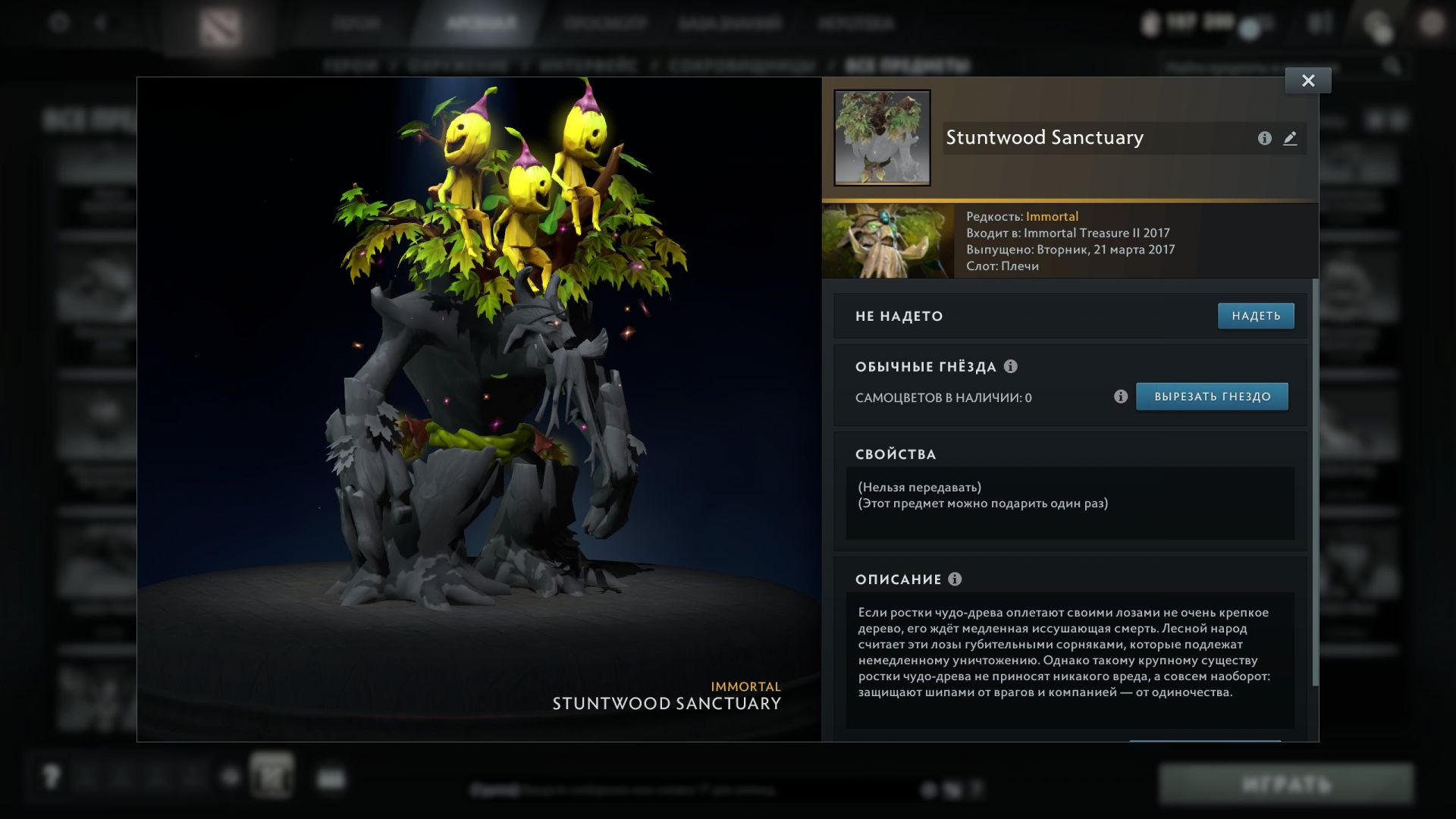Open info icon next to Описание heading
The height and width of the screenshot is (819, 1456).
pyautogui.click(x=955, y=579)
